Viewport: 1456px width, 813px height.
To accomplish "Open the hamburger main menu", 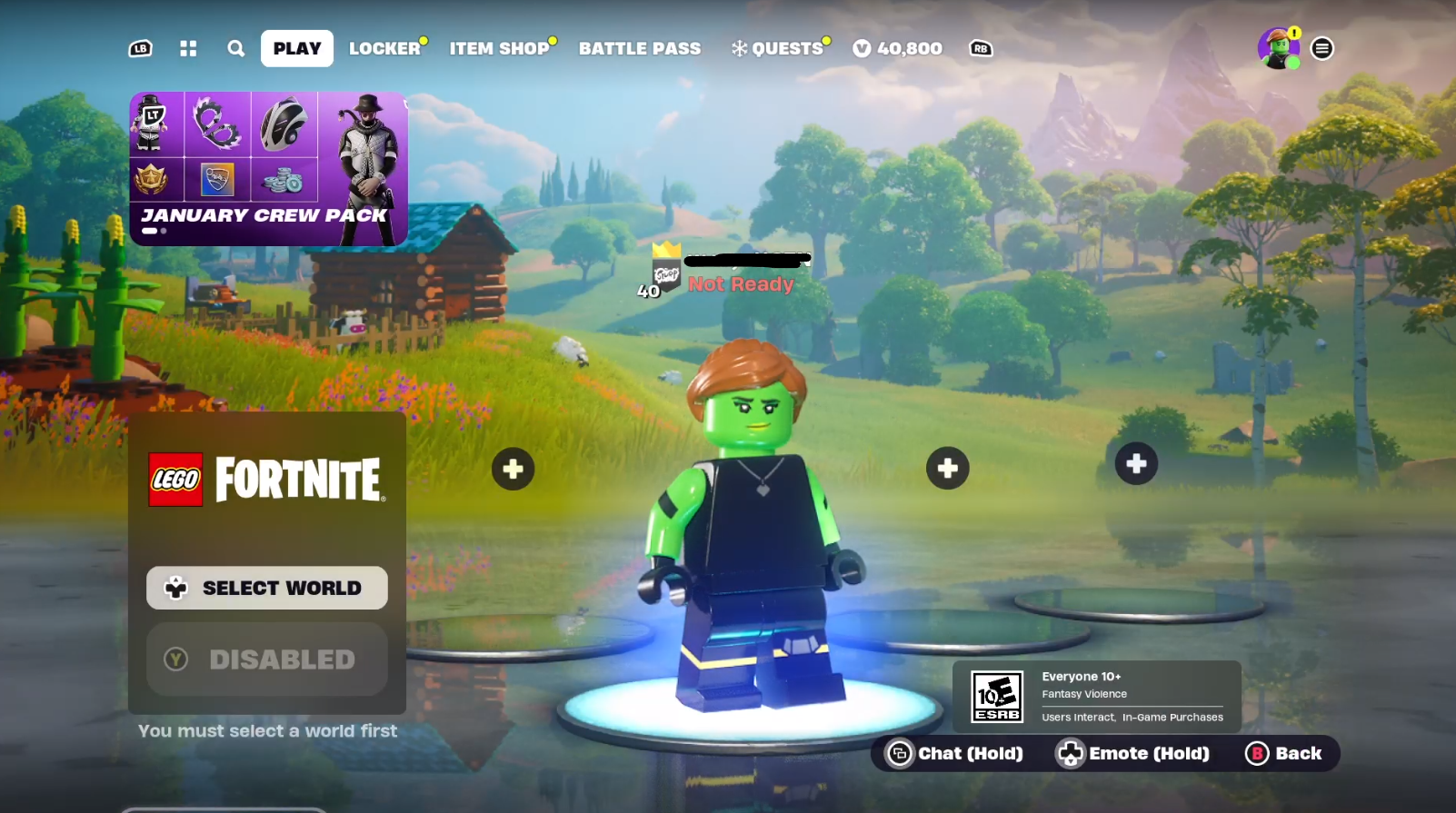I will (x=1322, y=49).
